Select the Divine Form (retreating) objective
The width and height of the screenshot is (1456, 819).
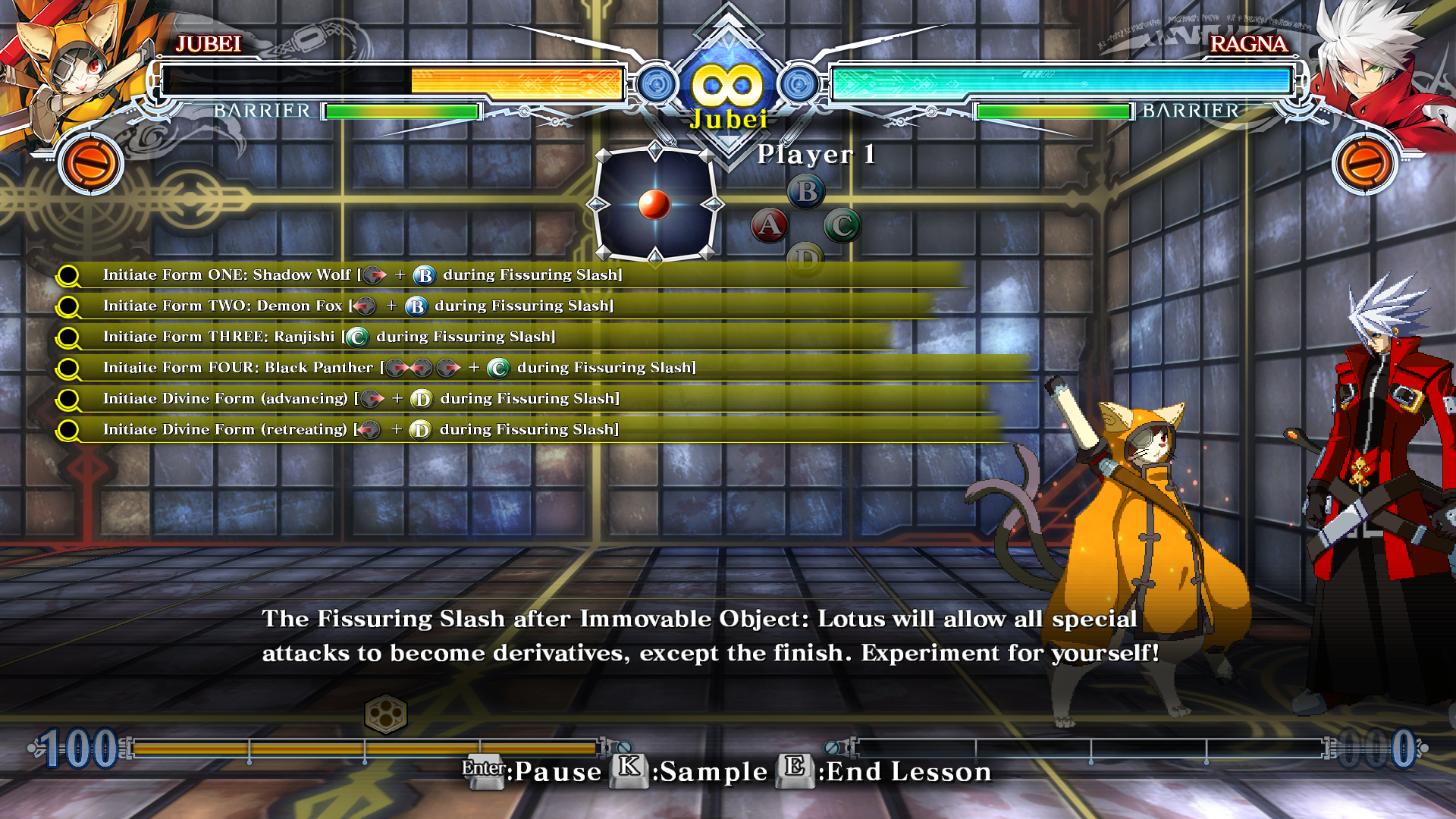(x=361, y=430)
